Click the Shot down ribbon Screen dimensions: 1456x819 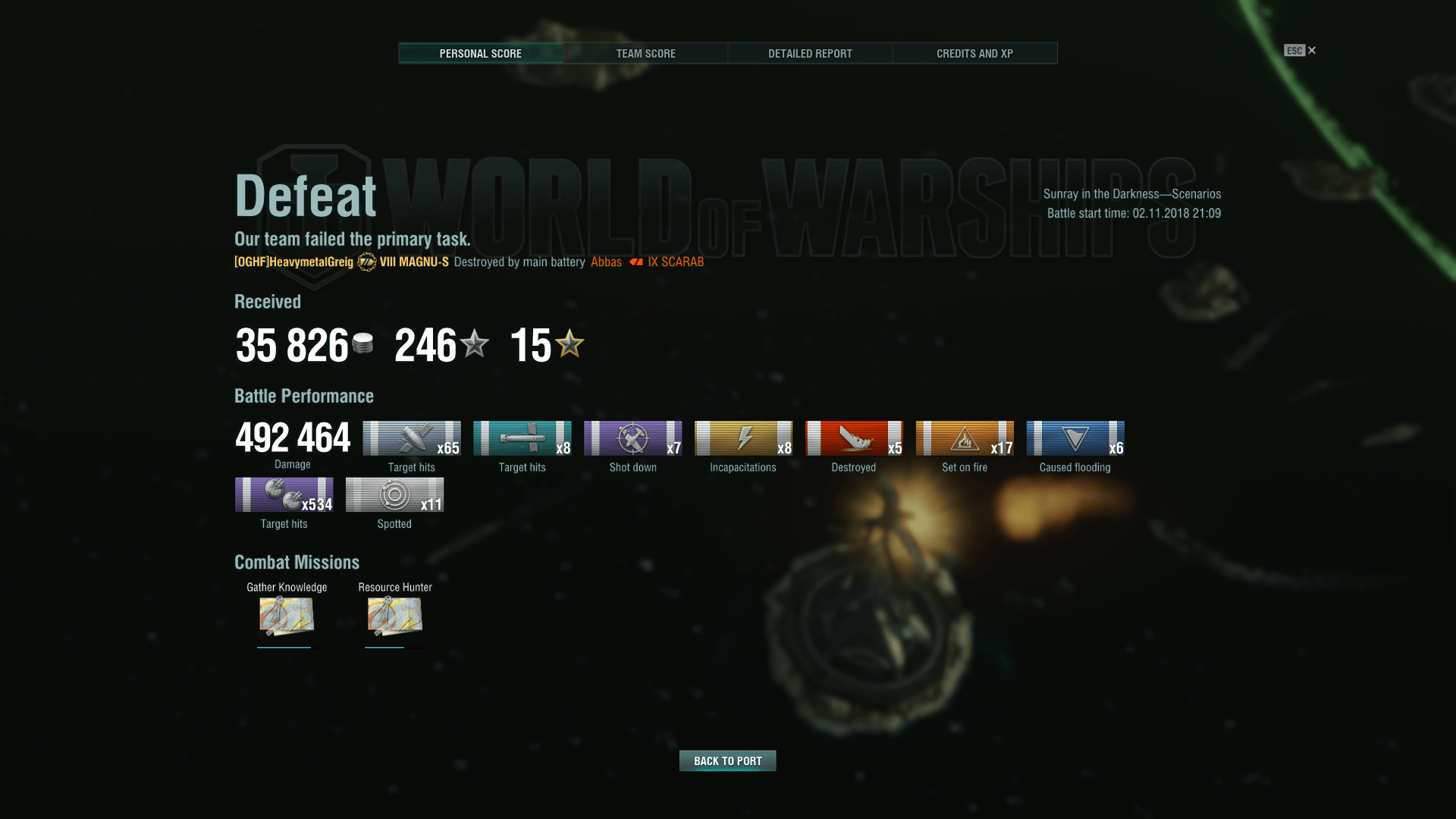(632, 438)
